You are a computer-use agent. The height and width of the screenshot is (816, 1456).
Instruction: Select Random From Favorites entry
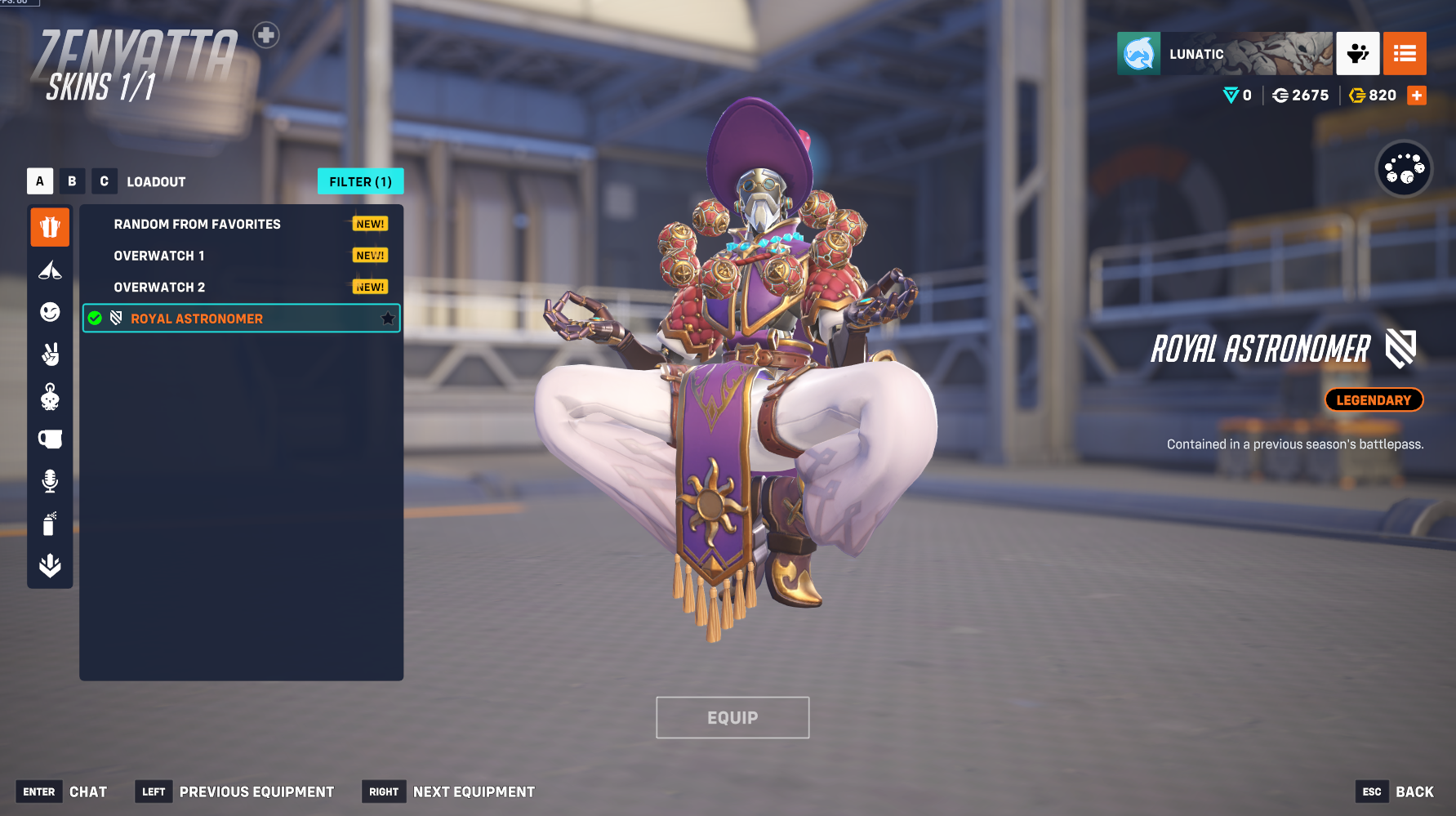[197, 224]
